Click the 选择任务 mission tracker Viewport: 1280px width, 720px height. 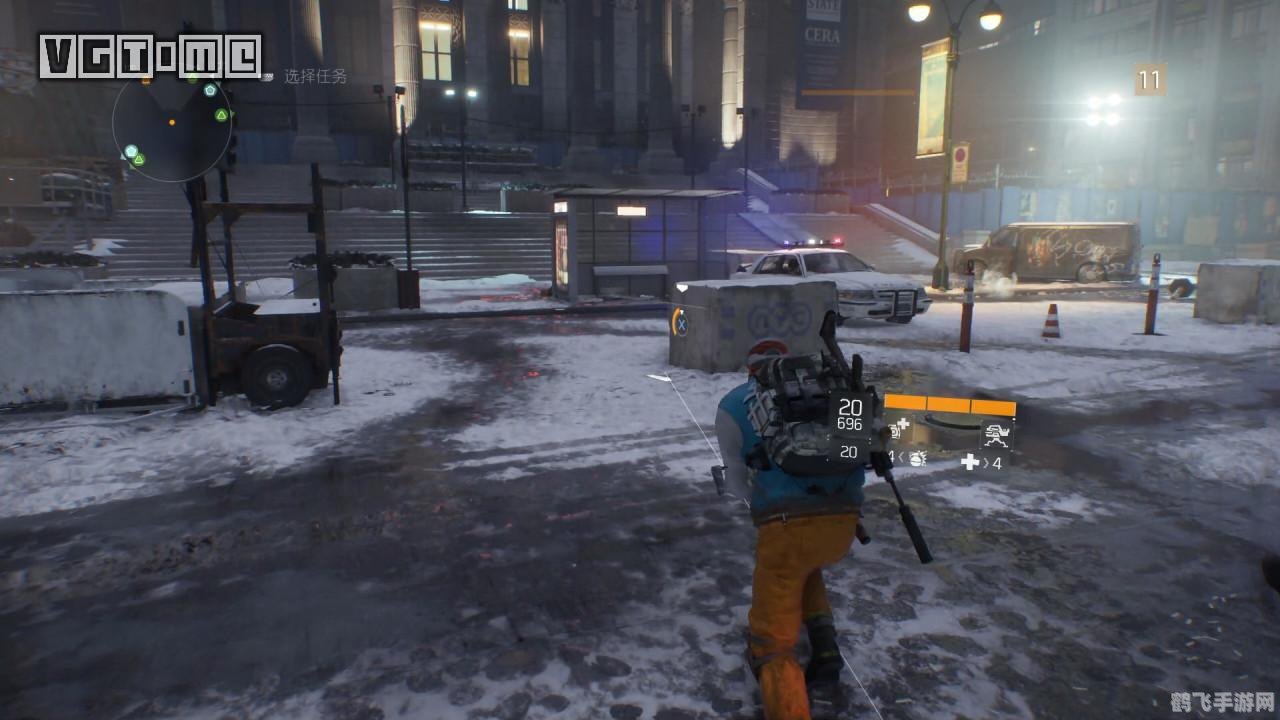pyautogui.click(x=315, y=76)
